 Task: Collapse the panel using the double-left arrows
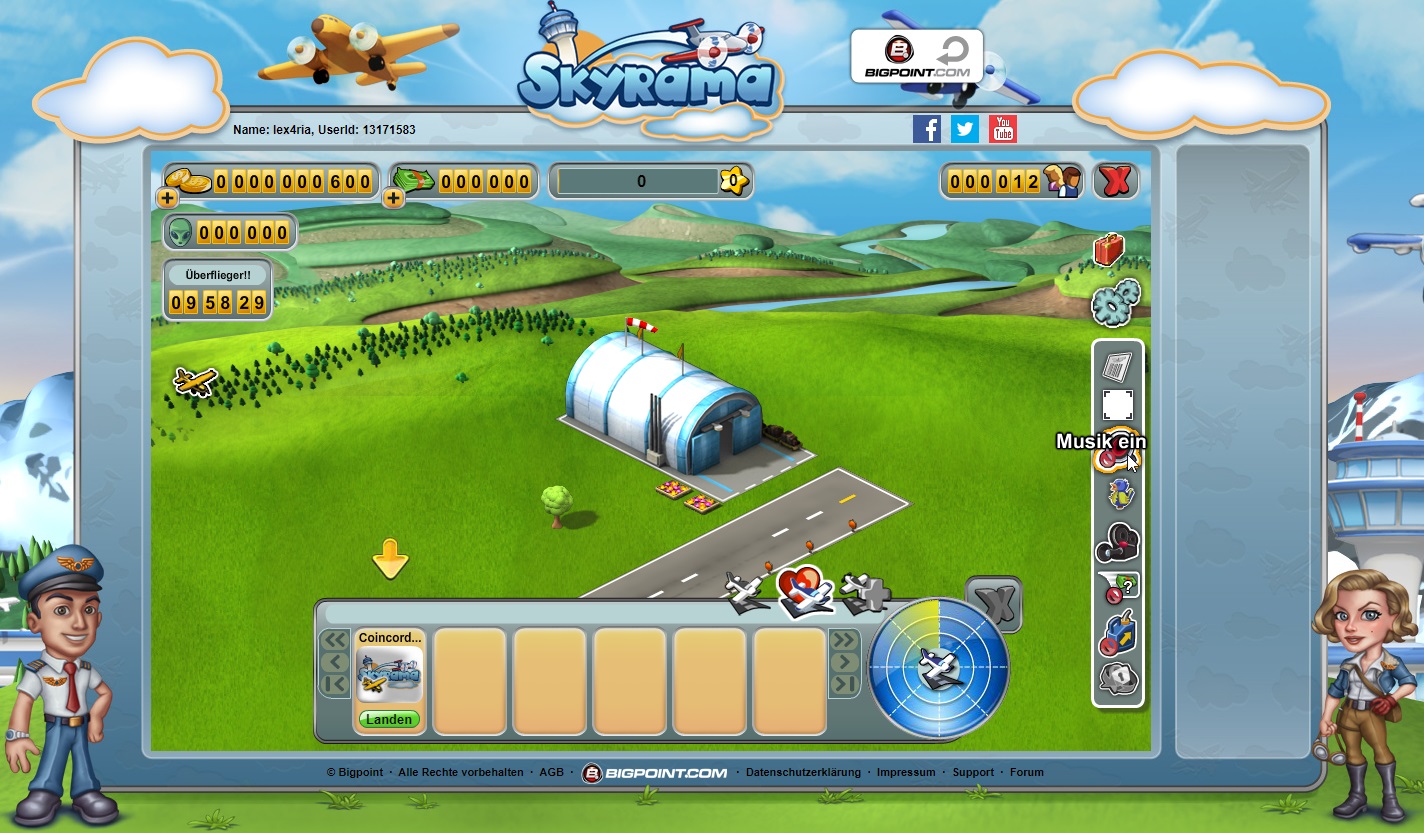pyautogui.click(x=337, y=637)
